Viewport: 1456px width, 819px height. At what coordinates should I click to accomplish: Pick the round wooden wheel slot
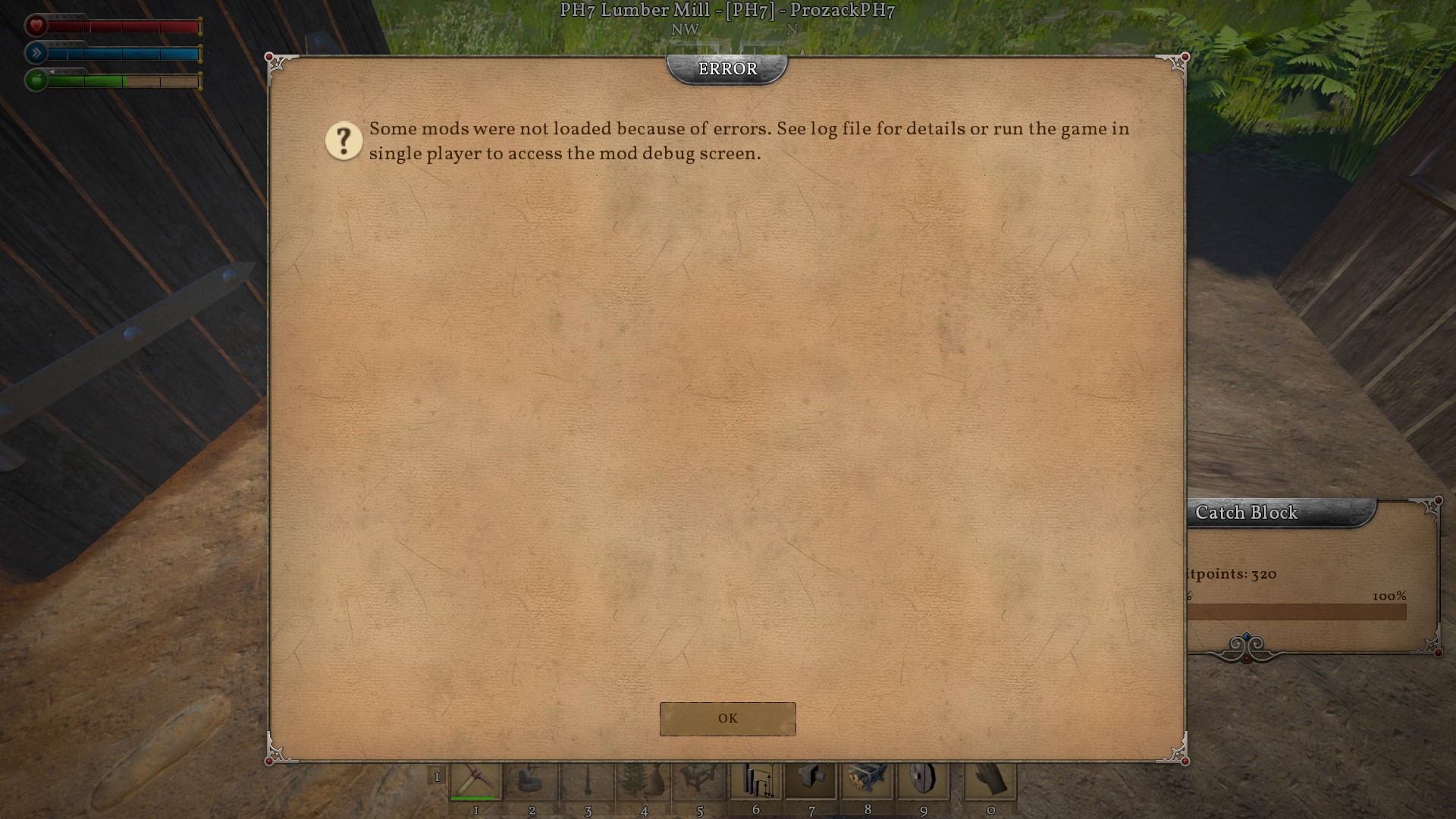point(924,781)
